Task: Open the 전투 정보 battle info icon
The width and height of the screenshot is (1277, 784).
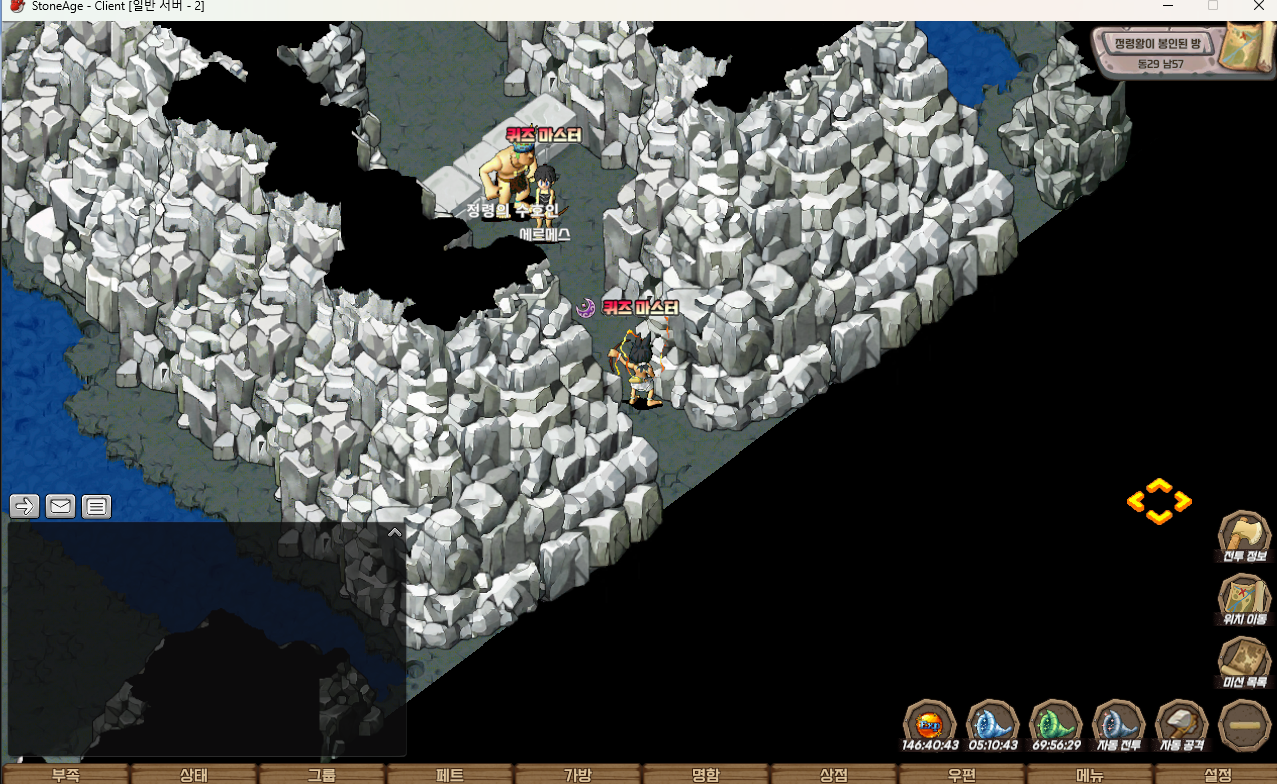Action: [x=1244, y=538]
